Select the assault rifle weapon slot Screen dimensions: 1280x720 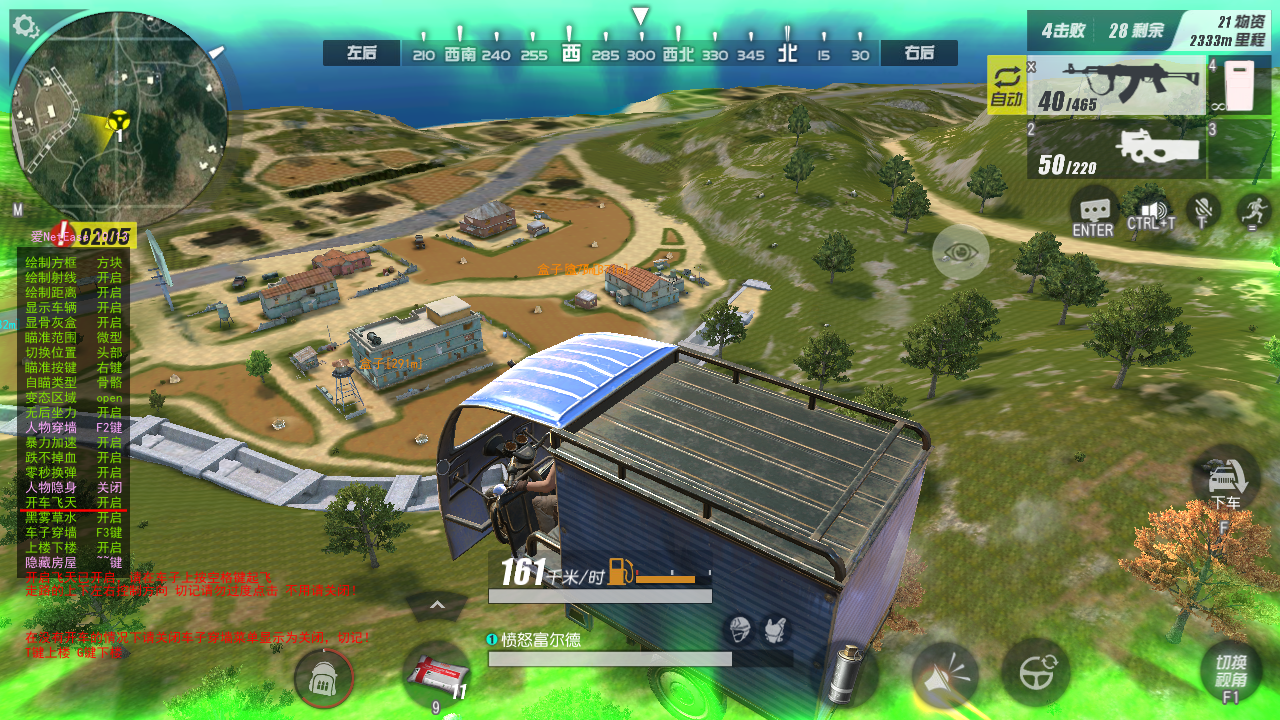(x=1116, y=86)
